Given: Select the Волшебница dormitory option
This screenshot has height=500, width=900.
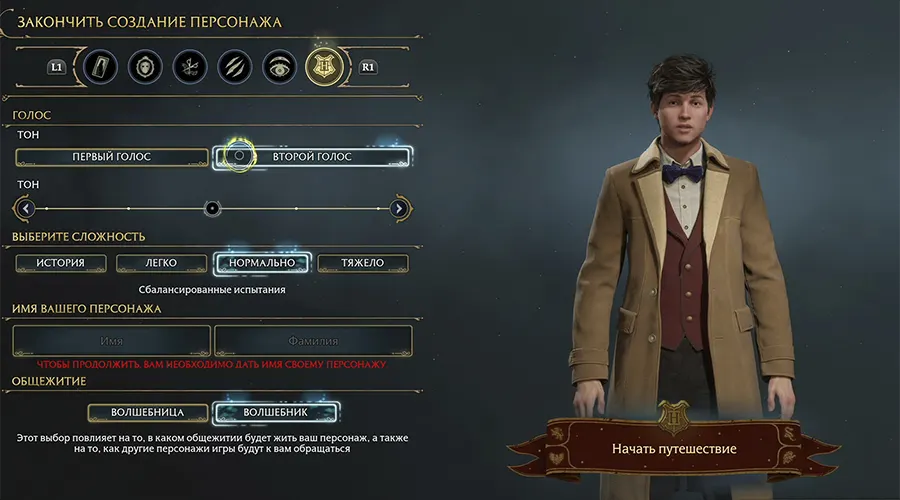Looking at the screenshot, I should 148,412.
